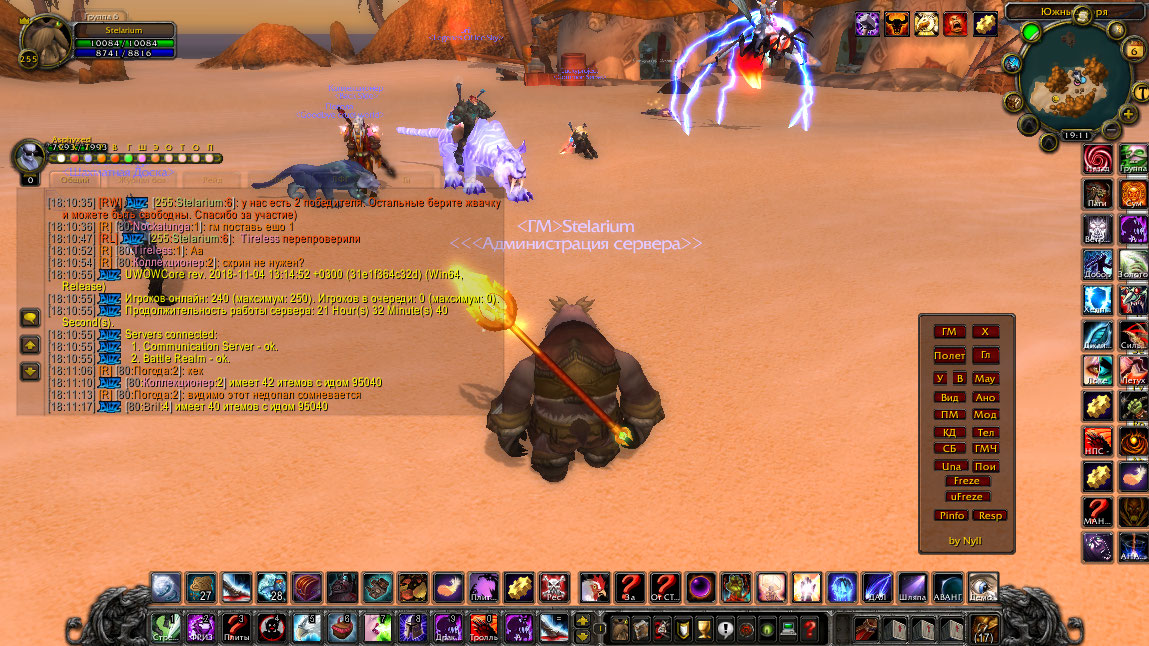Use the Тролль action bar ability
This screenshot has height=646, width=1149.
coord(484,628)
